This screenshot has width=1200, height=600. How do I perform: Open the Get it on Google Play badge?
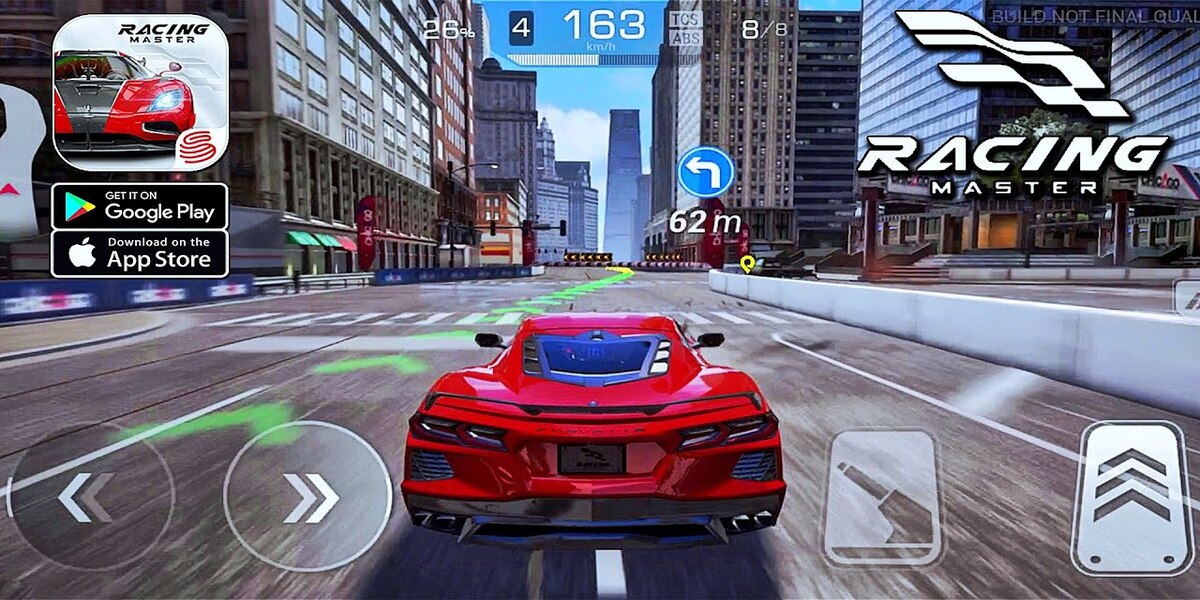click(140, 206)
